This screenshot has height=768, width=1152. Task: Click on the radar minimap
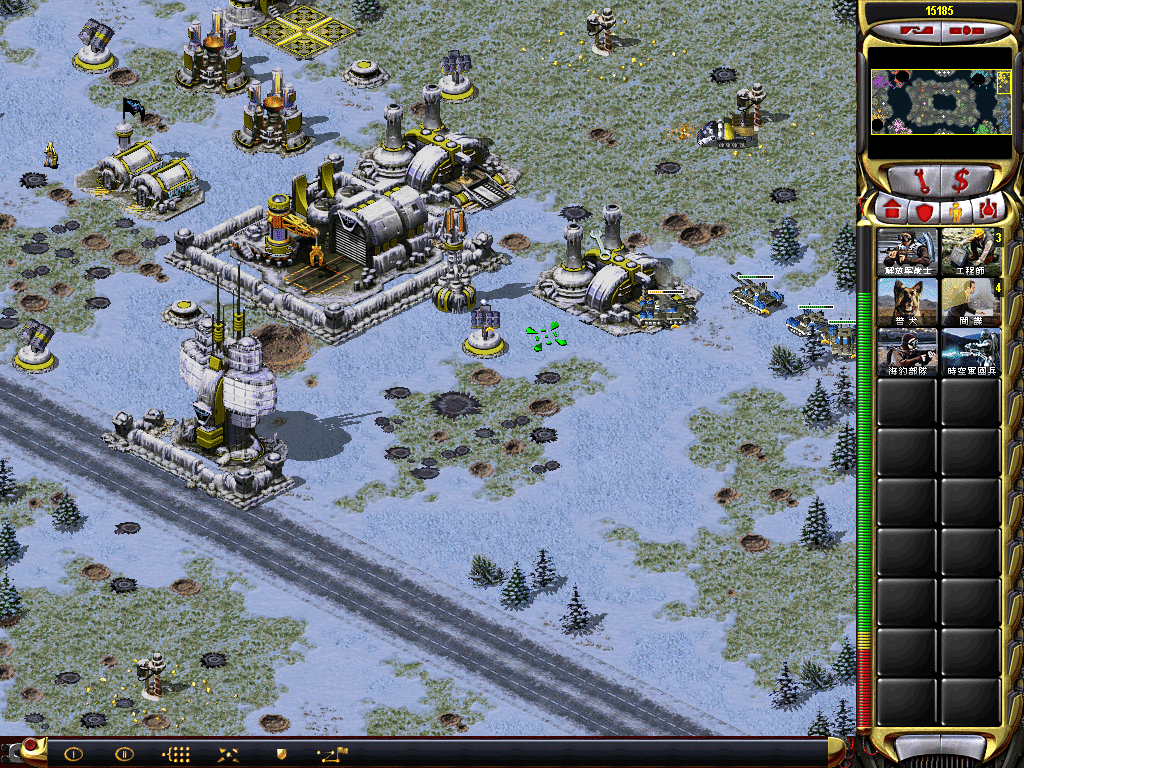941,102
